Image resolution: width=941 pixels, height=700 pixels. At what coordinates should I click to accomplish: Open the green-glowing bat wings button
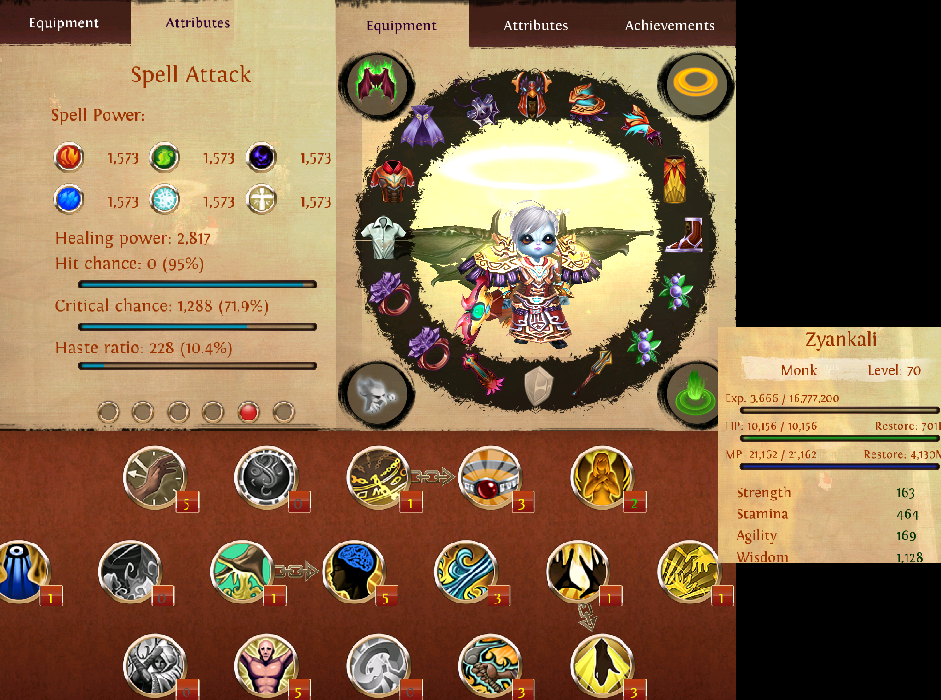377,83
